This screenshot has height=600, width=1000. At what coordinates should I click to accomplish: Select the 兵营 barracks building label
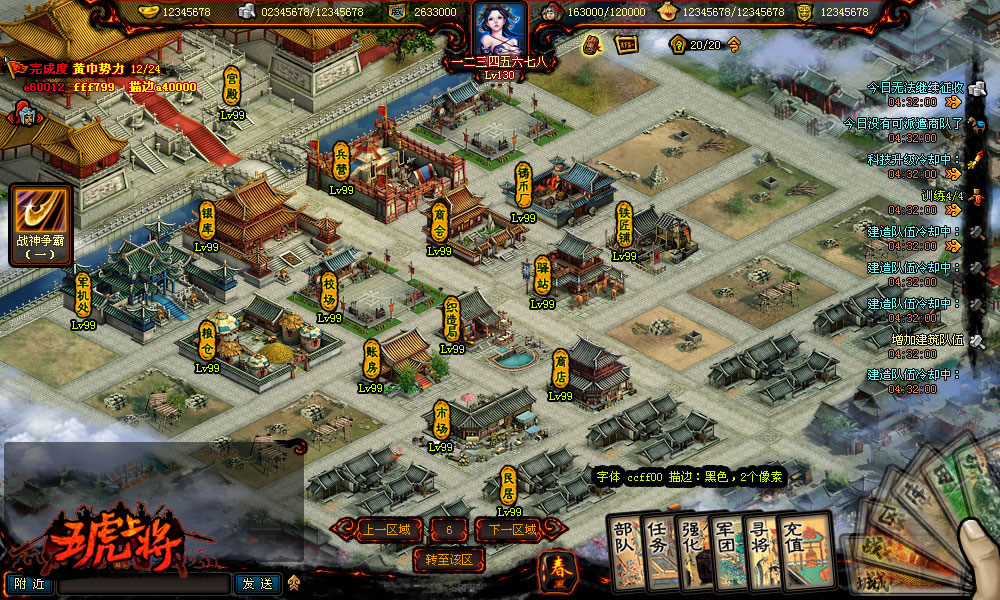click(x=342, y=160)
